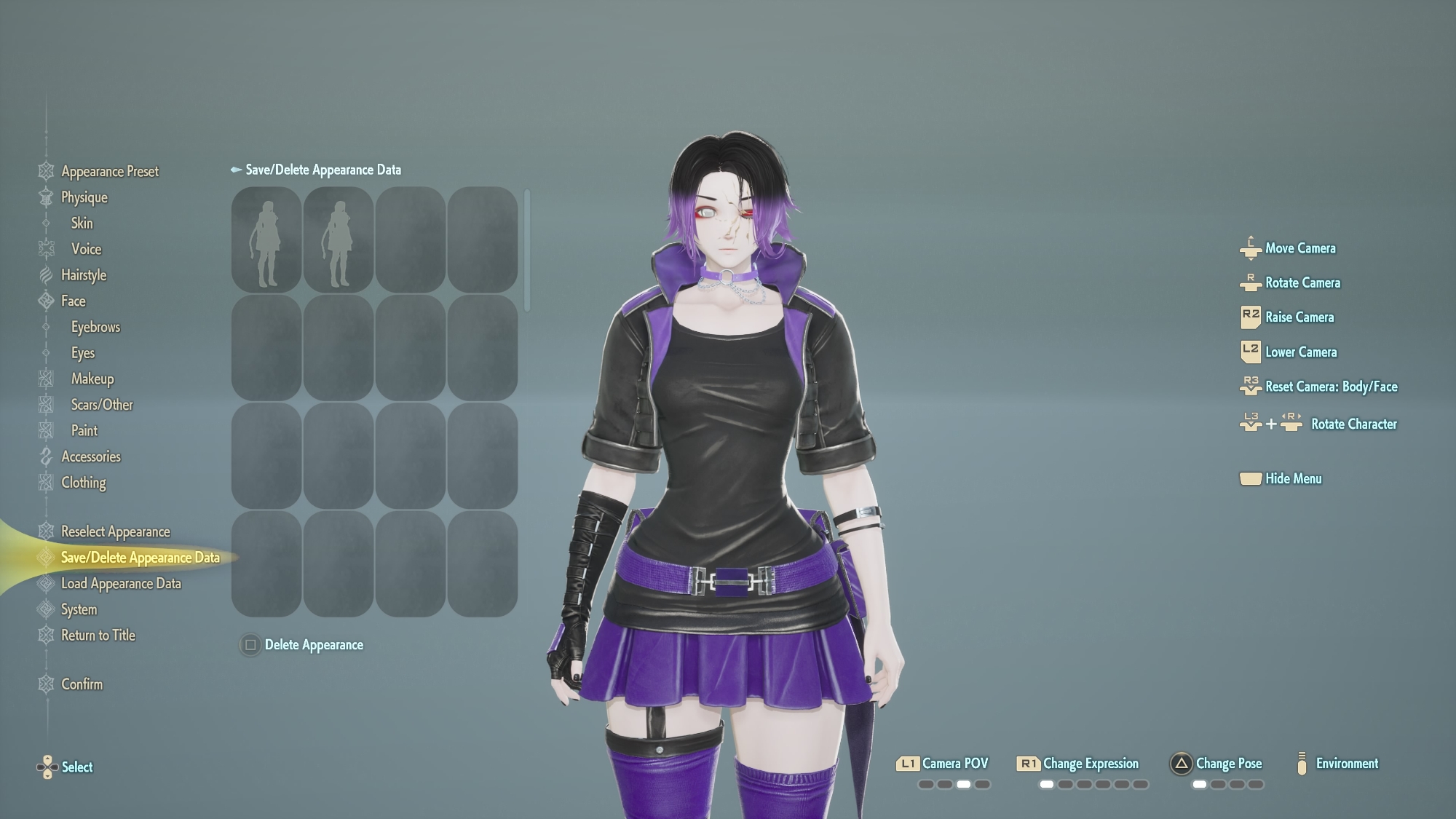Select the Face category
1456x819 pixels.
[x=73, y=301]
